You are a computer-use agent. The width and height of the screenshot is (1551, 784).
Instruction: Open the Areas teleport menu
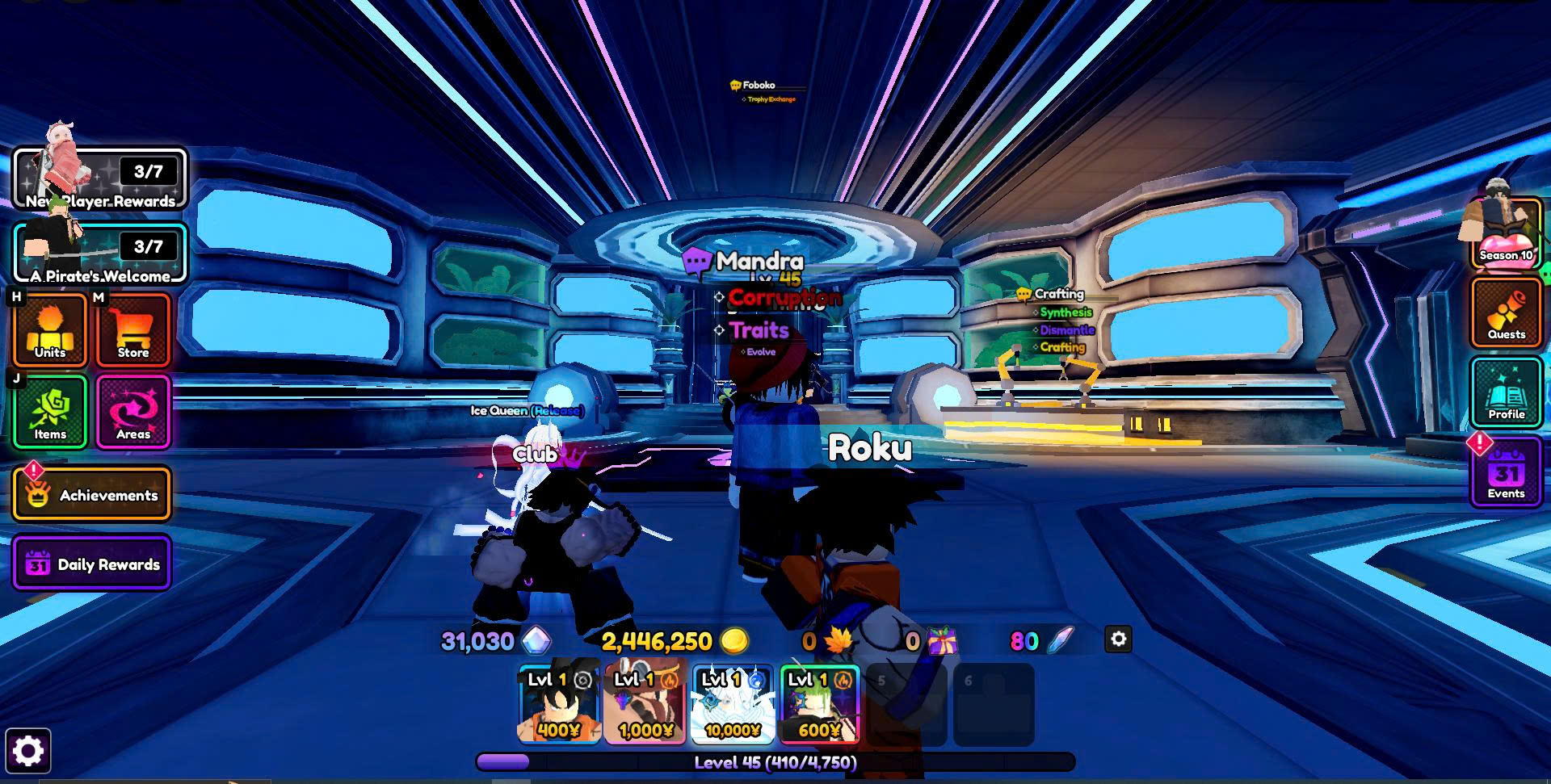click(133, 412)
